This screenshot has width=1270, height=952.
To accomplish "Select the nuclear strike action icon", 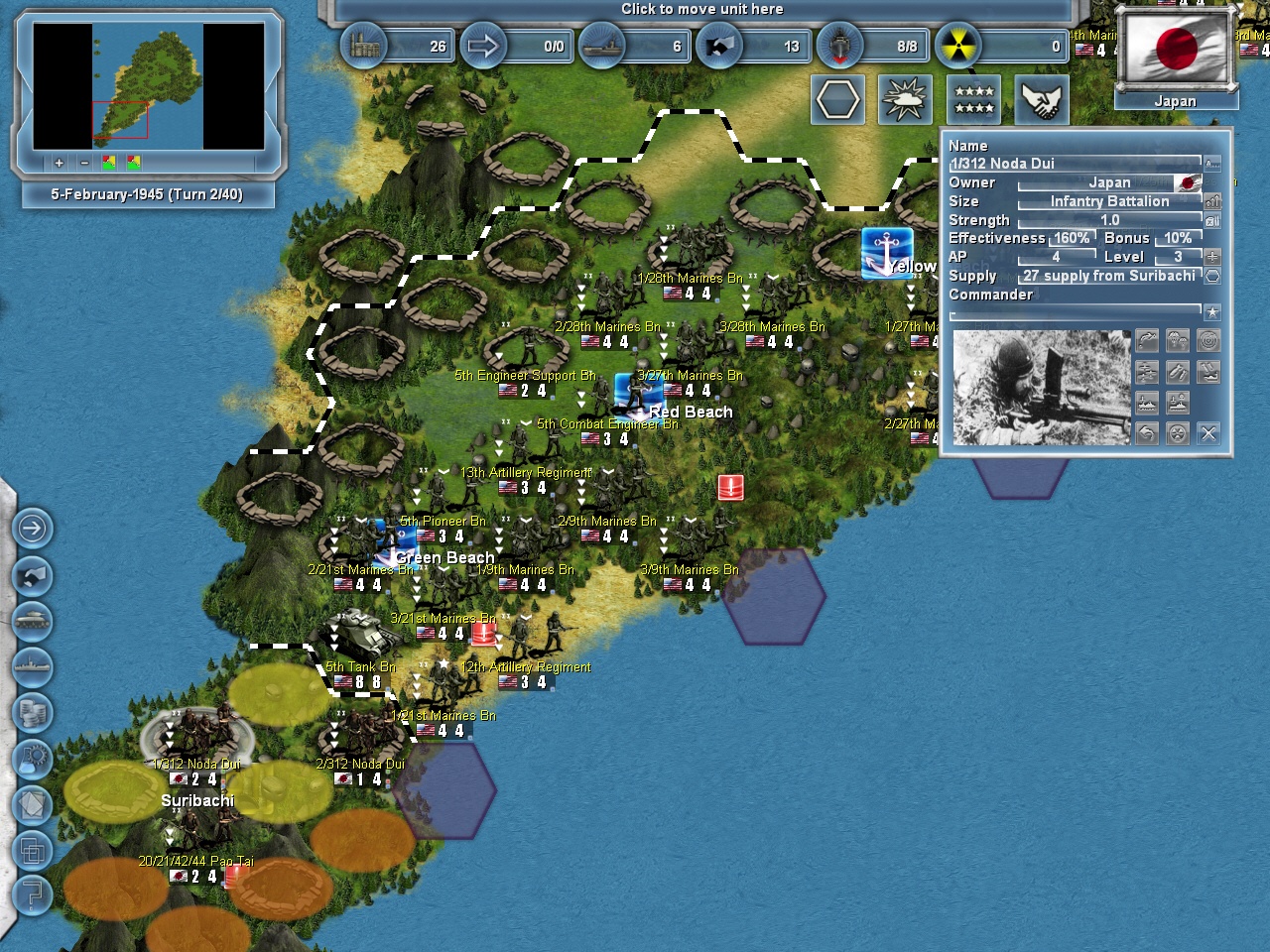I will (1178, 432).
